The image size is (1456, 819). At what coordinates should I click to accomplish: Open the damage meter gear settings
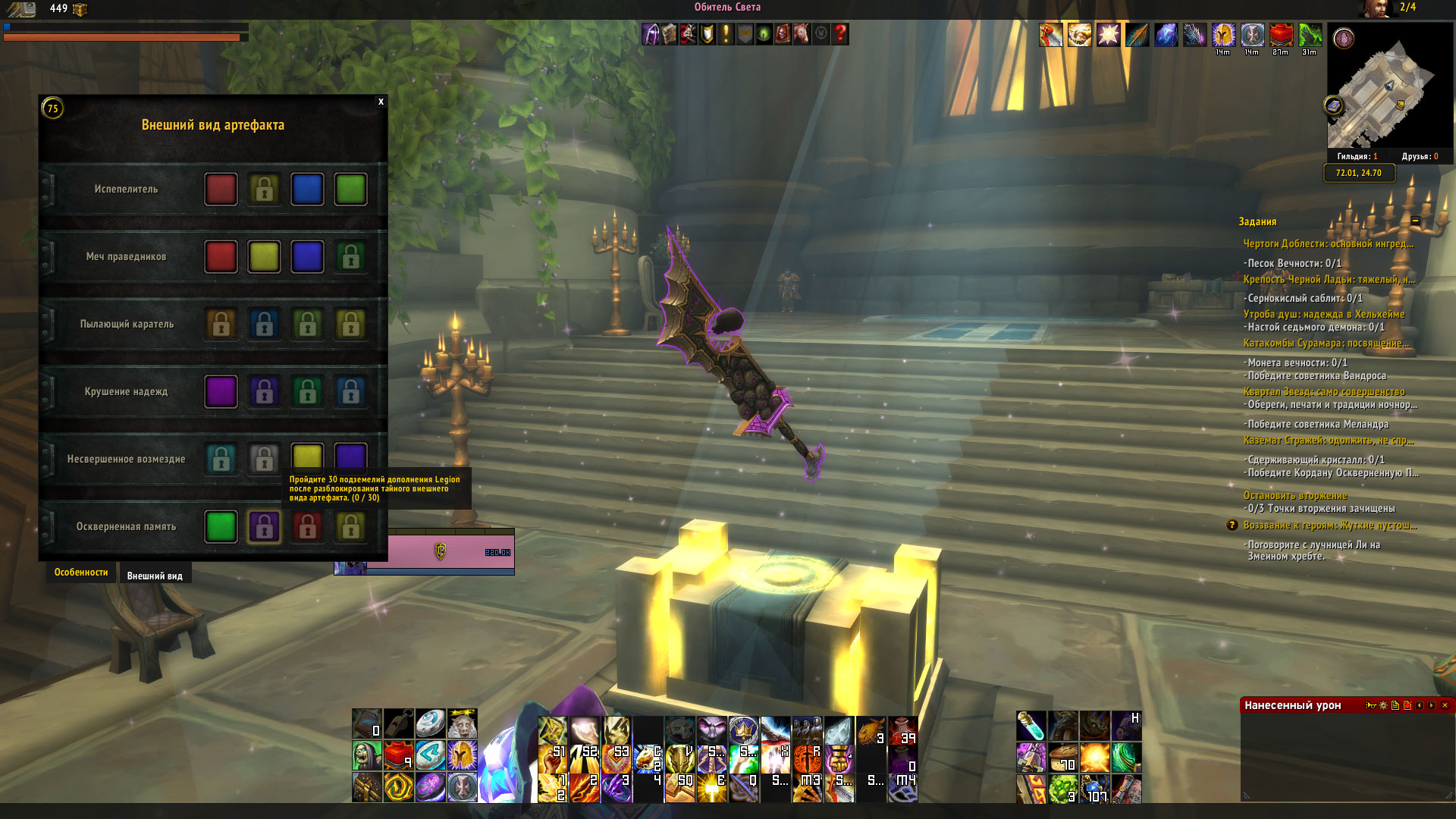1383,705
